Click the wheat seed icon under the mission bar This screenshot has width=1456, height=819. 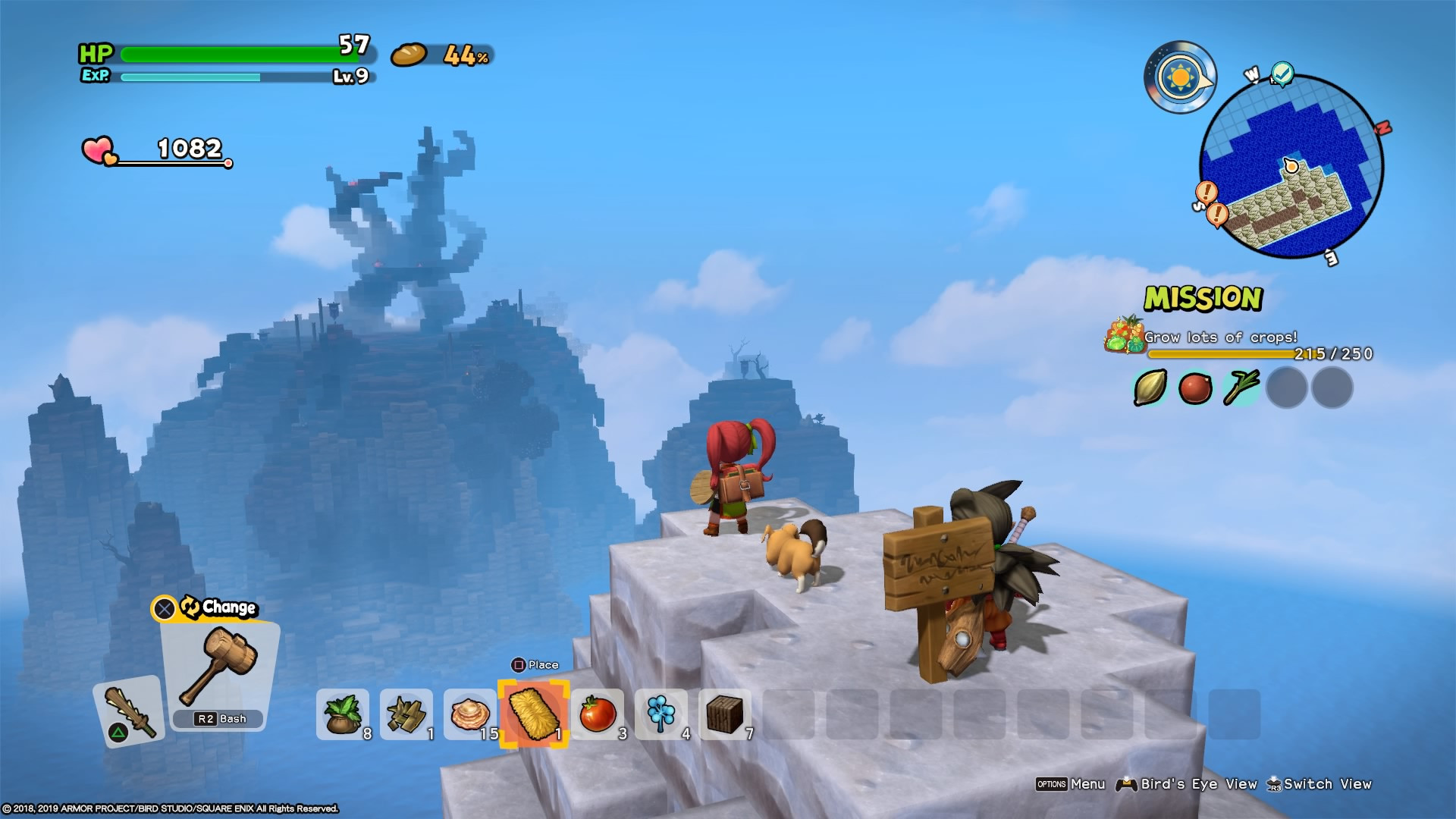(1152, 388)
